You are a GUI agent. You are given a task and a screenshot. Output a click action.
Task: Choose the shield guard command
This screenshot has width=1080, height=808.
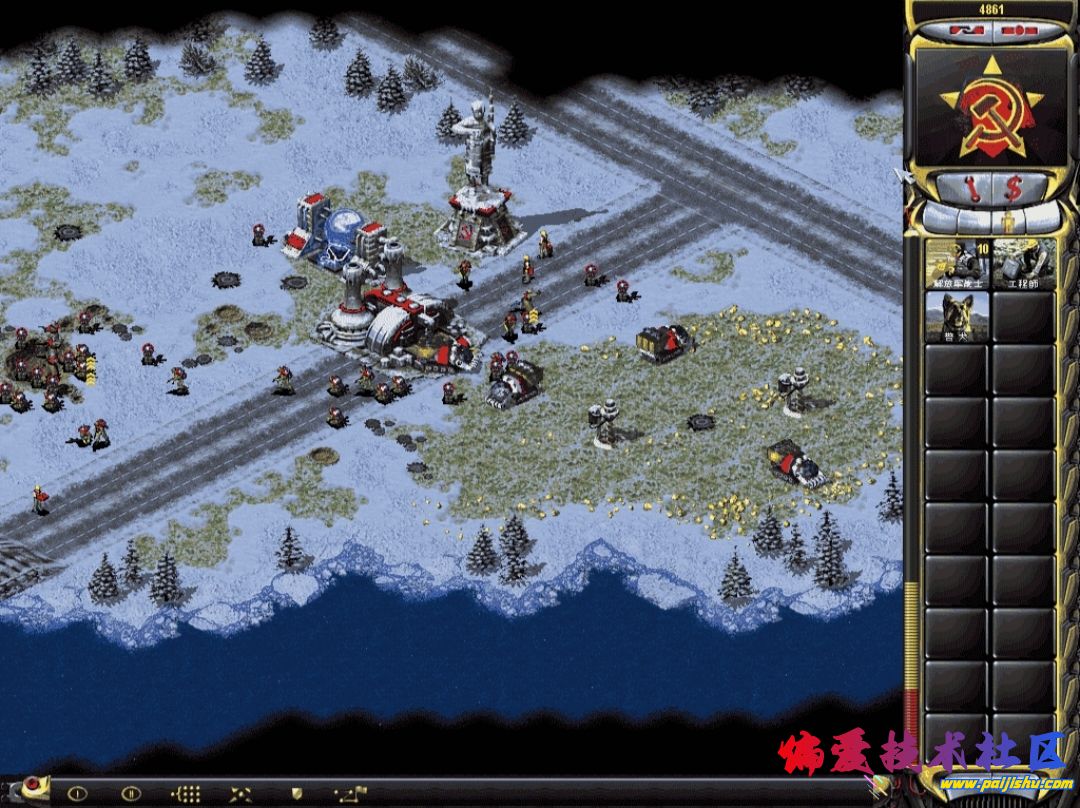296,794
